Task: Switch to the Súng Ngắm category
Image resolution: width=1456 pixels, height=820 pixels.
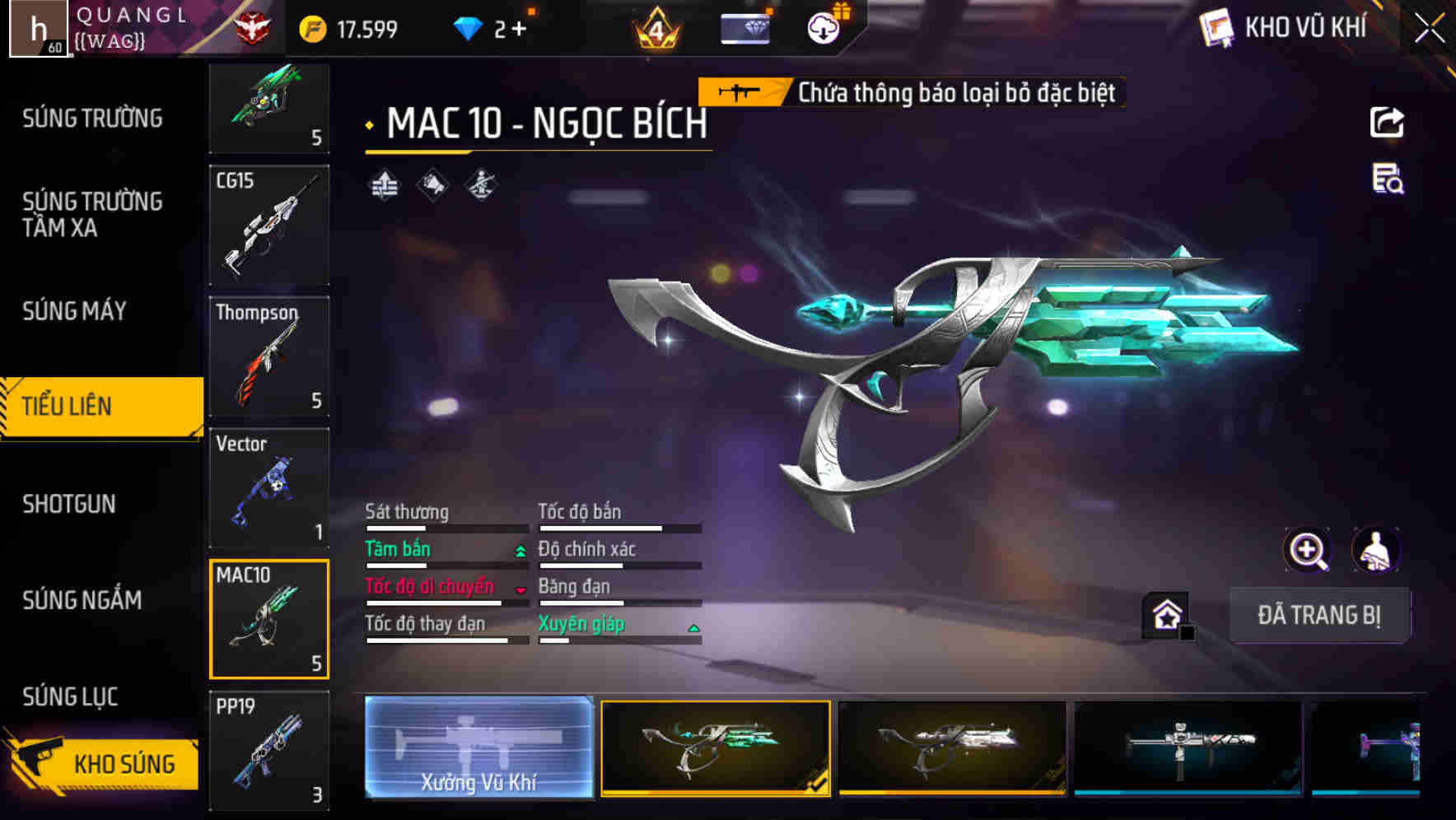Action: 82,600
